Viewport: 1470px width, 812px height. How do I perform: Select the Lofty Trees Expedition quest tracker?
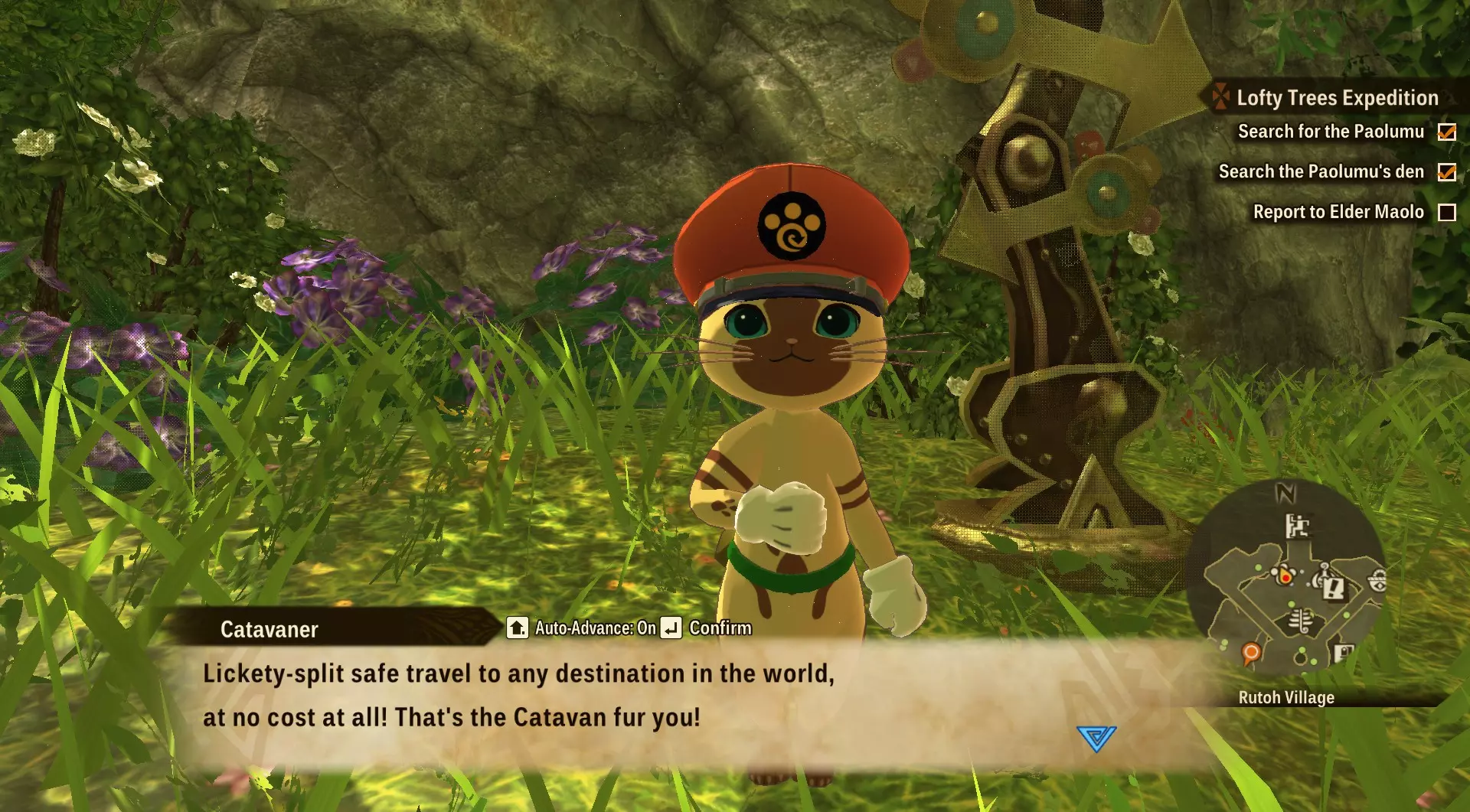[1336, 98]
